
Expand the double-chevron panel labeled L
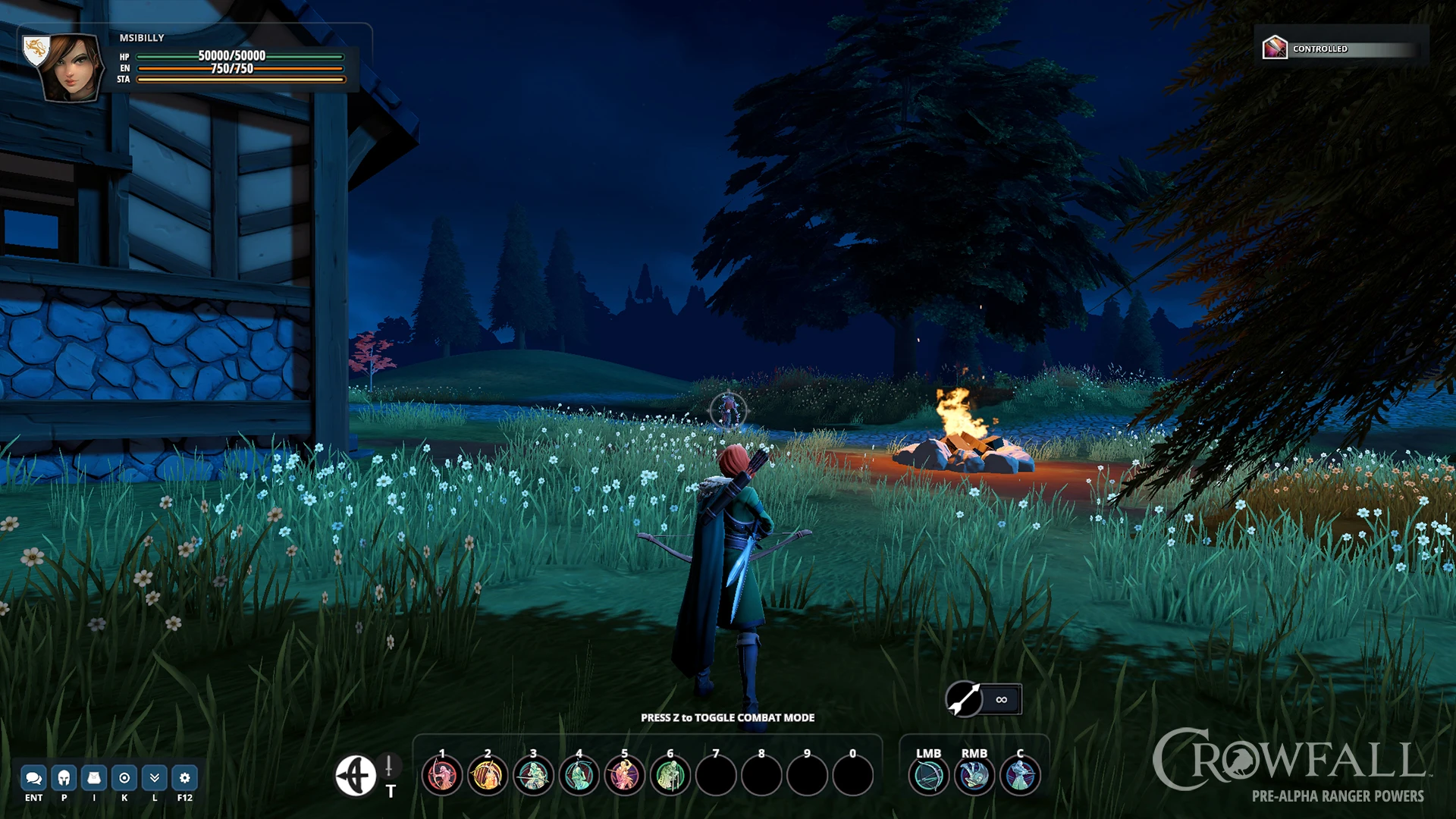click(x=153, y=777)
